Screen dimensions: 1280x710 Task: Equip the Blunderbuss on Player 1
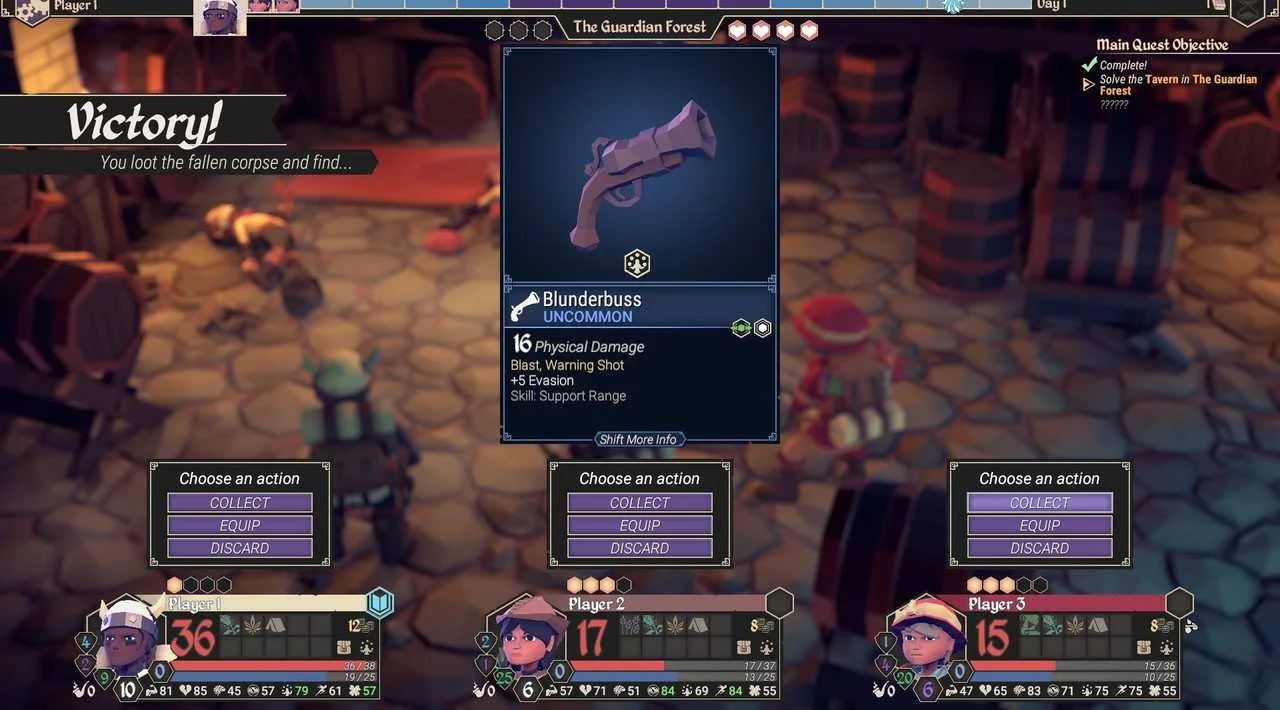240,525
